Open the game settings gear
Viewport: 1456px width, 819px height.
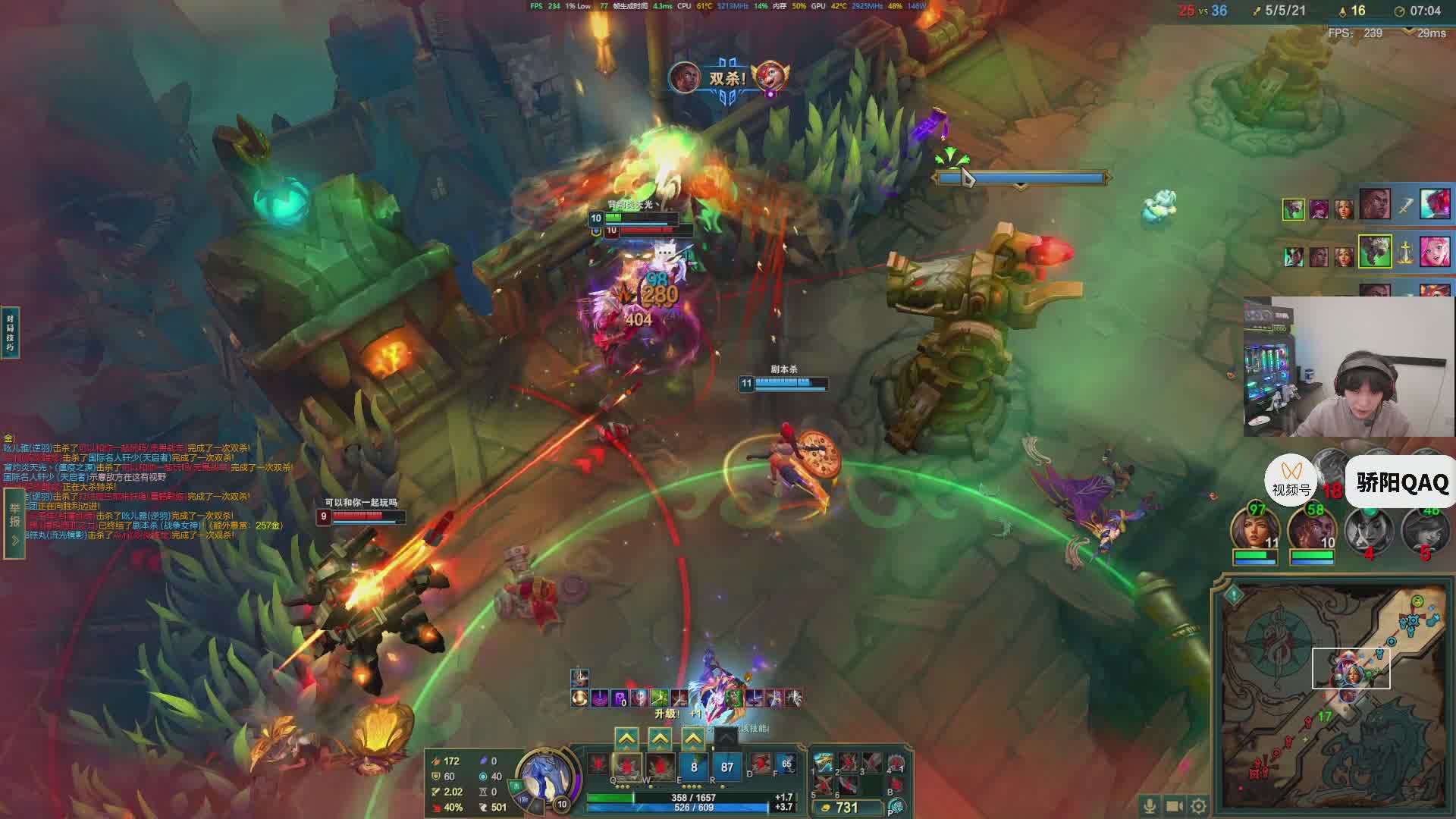click(1198, 805)
